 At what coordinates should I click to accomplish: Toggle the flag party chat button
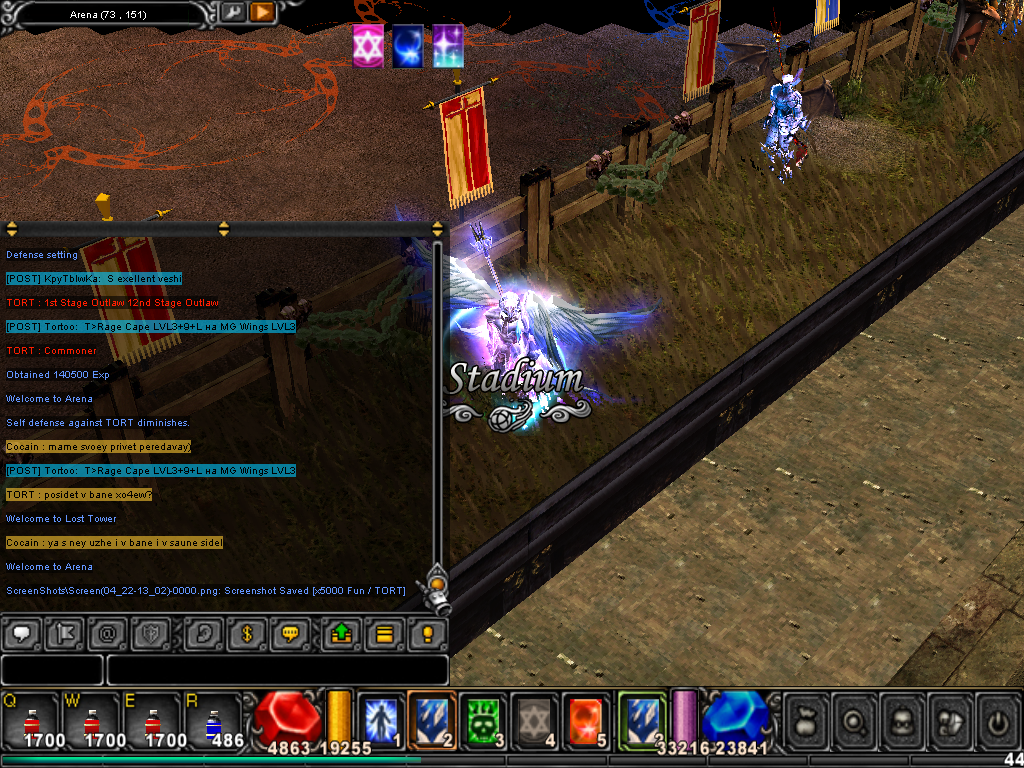(64, 634)
